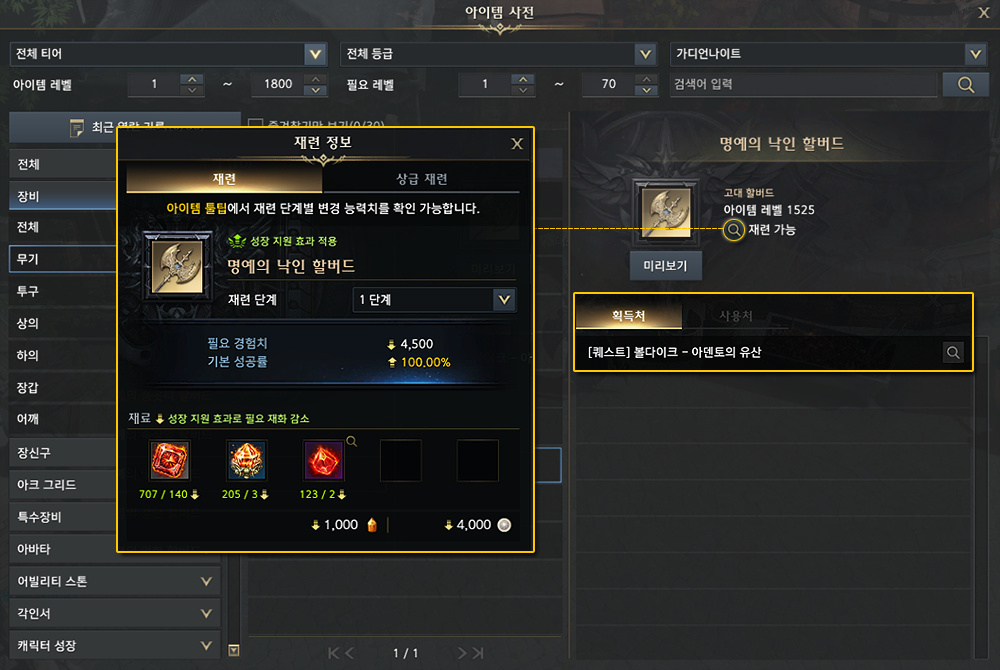
Task: Close the 재련 정보 popup
Action: coord(517,144)
